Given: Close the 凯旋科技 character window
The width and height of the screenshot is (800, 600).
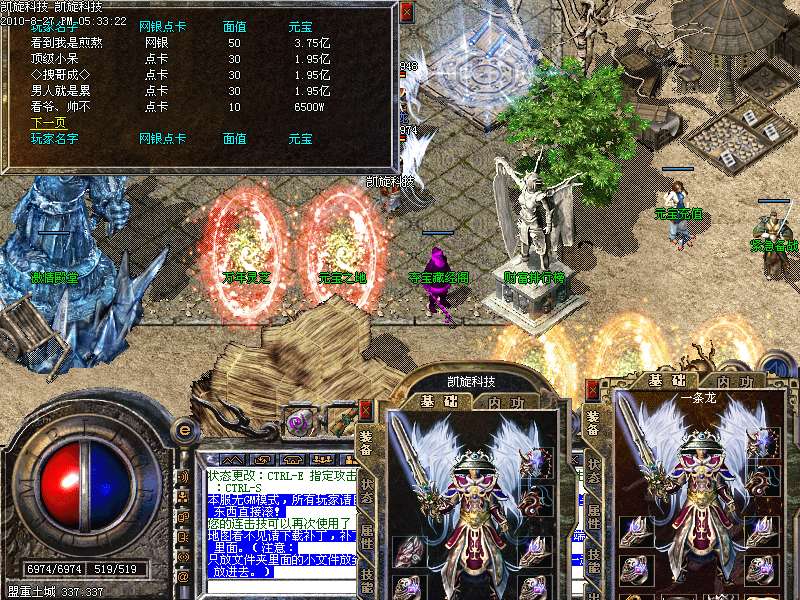Looking at the screenshot, I should [x=365, y=409].
